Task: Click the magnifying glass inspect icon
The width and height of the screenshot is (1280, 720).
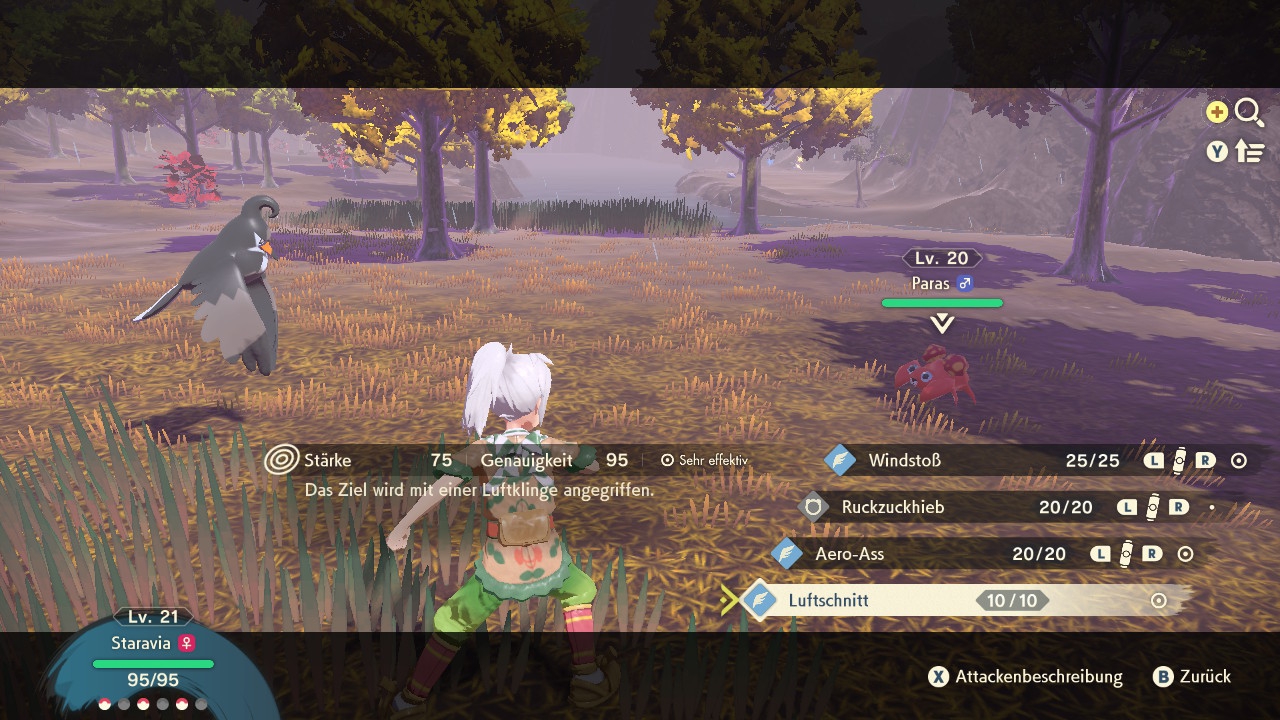Action: [1249, 113]
